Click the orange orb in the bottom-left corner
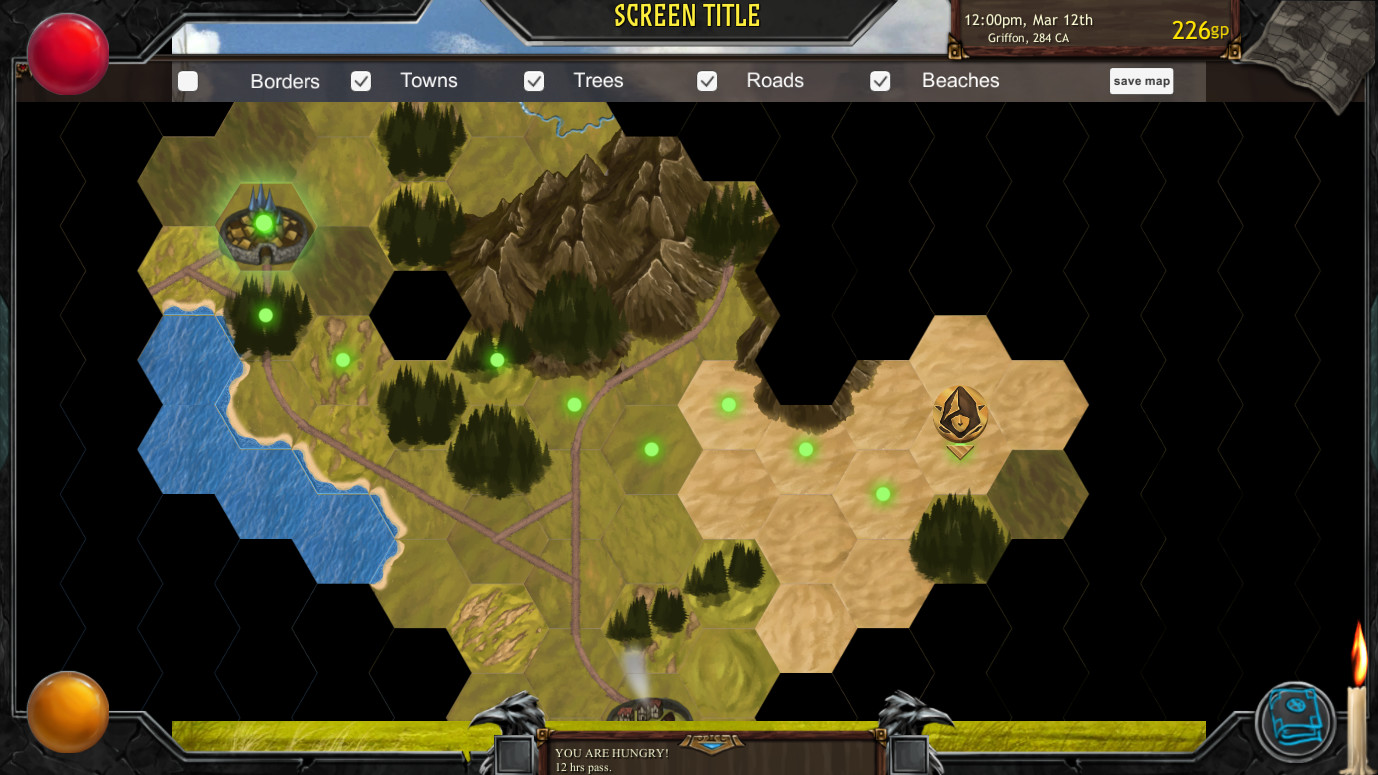Image resolution: width=1378 pixels, height=775 pixels. click(68, 711)
